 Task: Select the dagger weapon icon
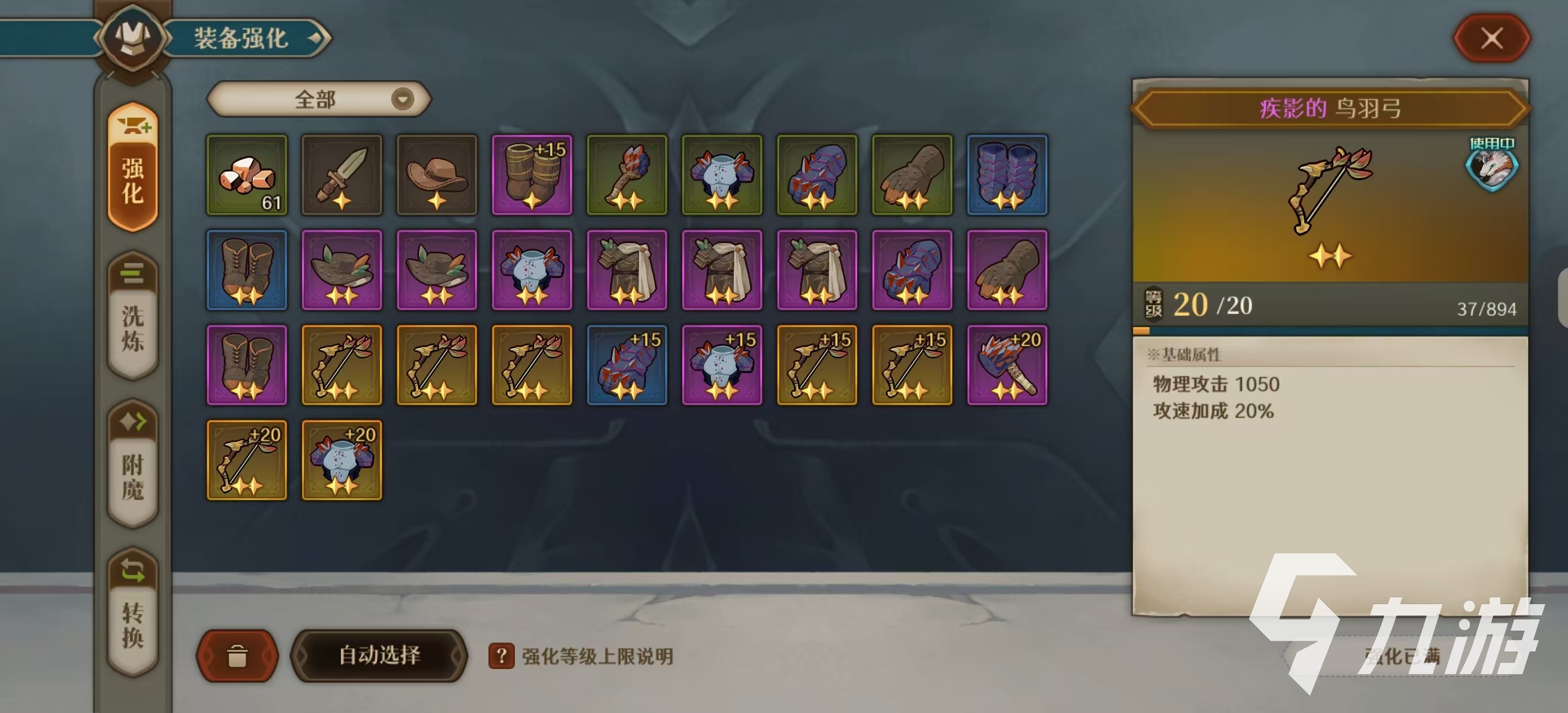tap(342, 177)
